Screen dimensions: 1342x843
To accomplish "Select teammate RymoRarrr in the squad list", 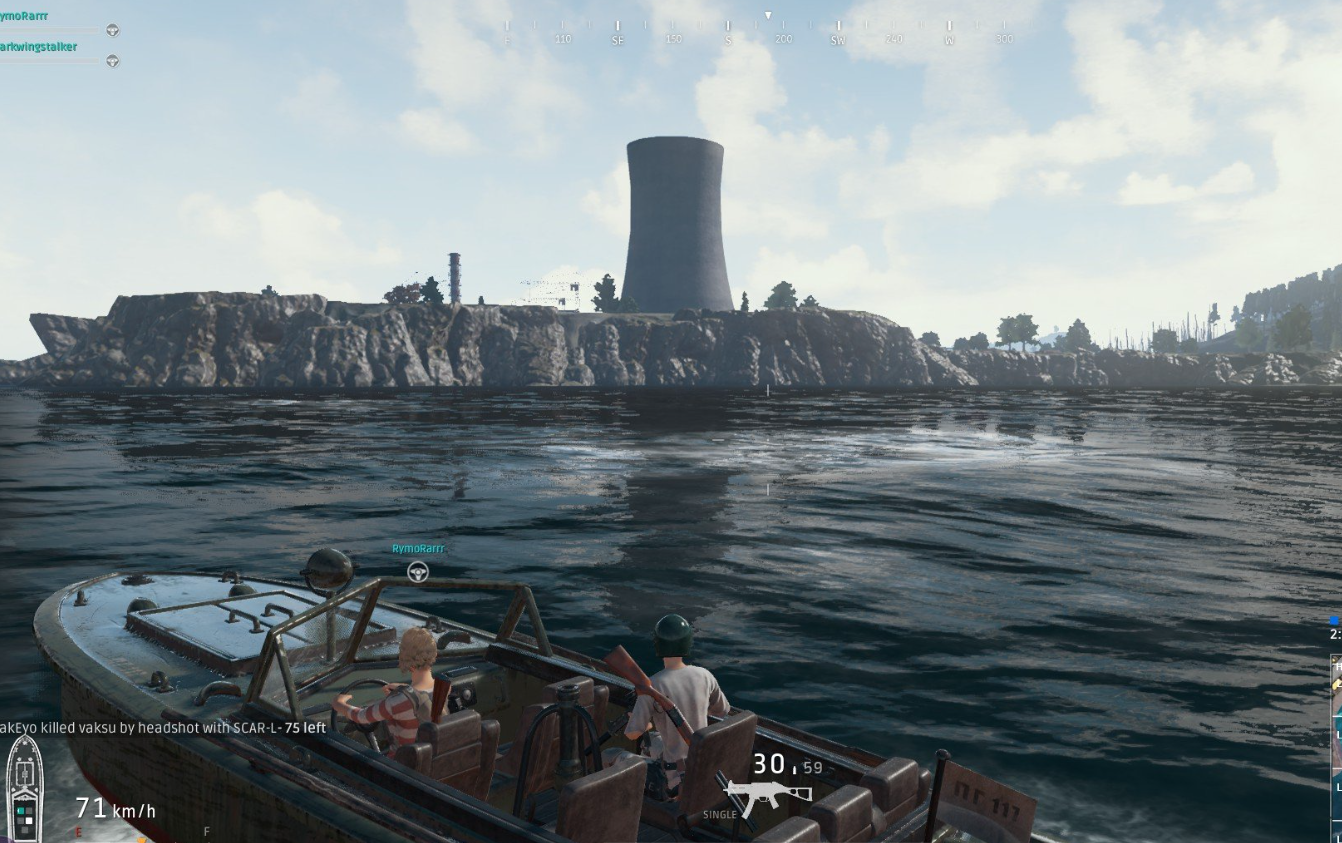I will pyautogui.click(x=24, y=16).
